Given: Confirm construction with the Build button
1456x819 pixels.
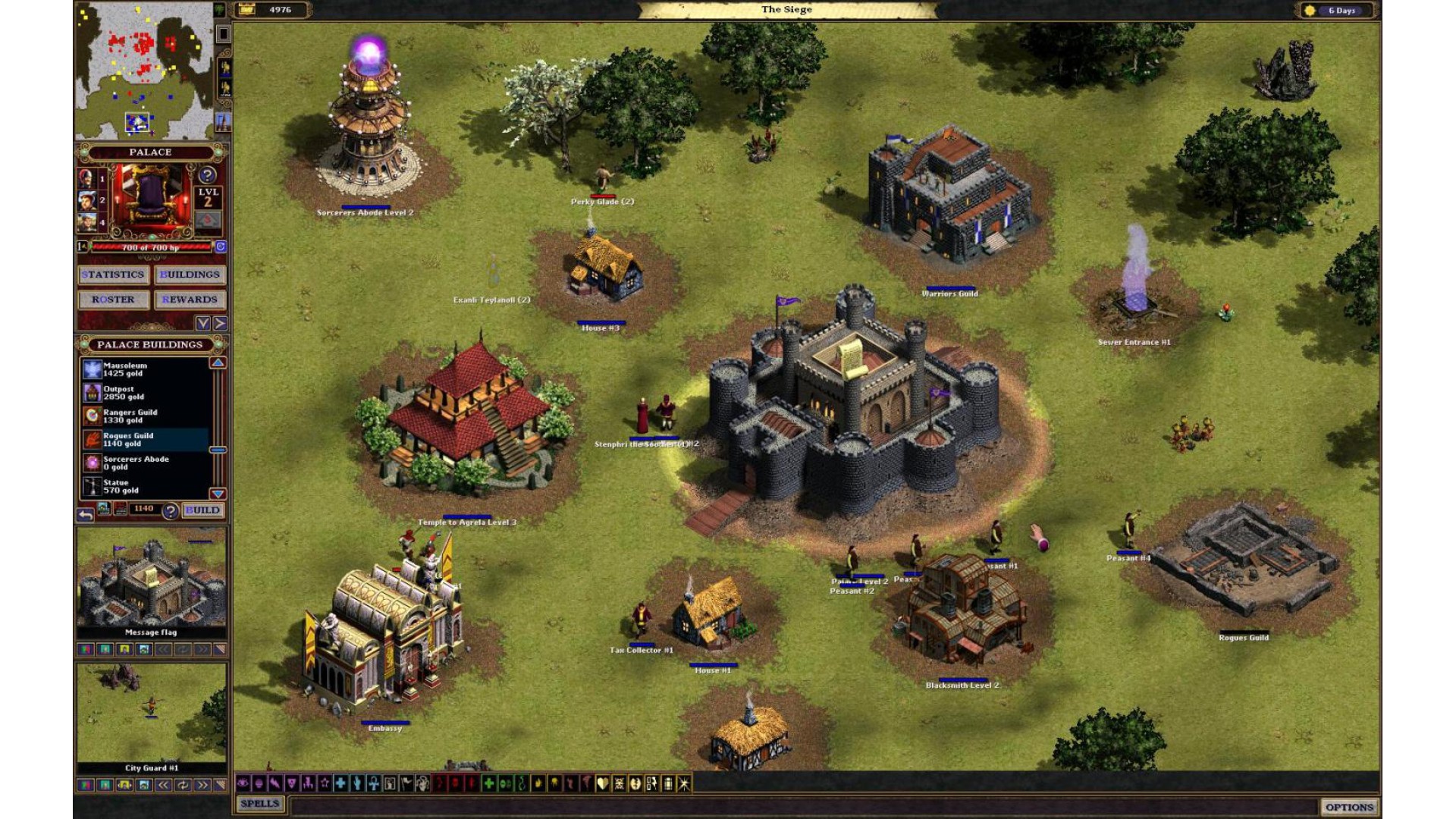Looking at the screenshot, I should pyautogui.click(x=202, y=510).
